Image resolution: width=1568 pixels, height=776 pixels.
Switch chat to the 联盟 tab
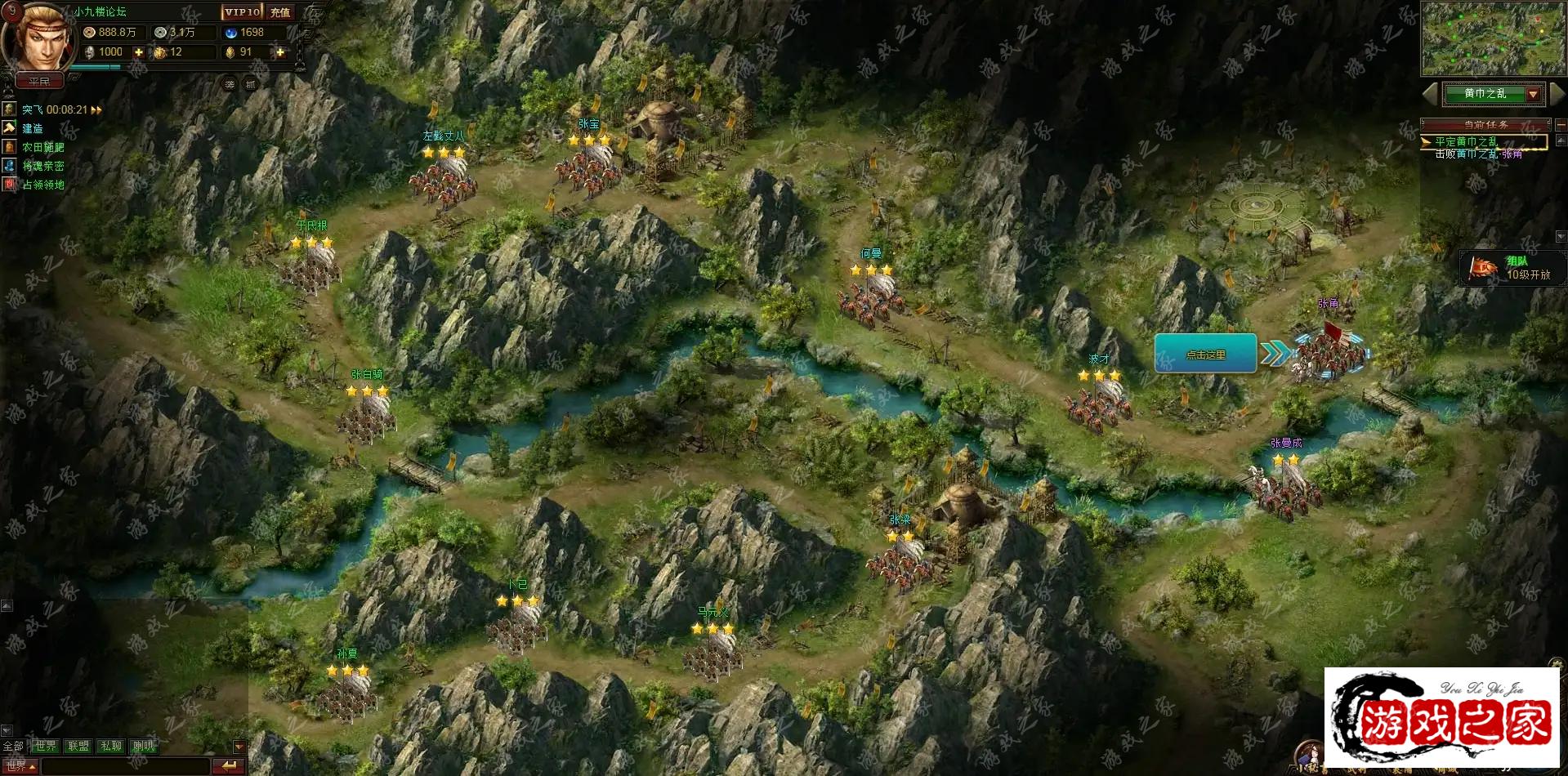click(x=78, y=746)
